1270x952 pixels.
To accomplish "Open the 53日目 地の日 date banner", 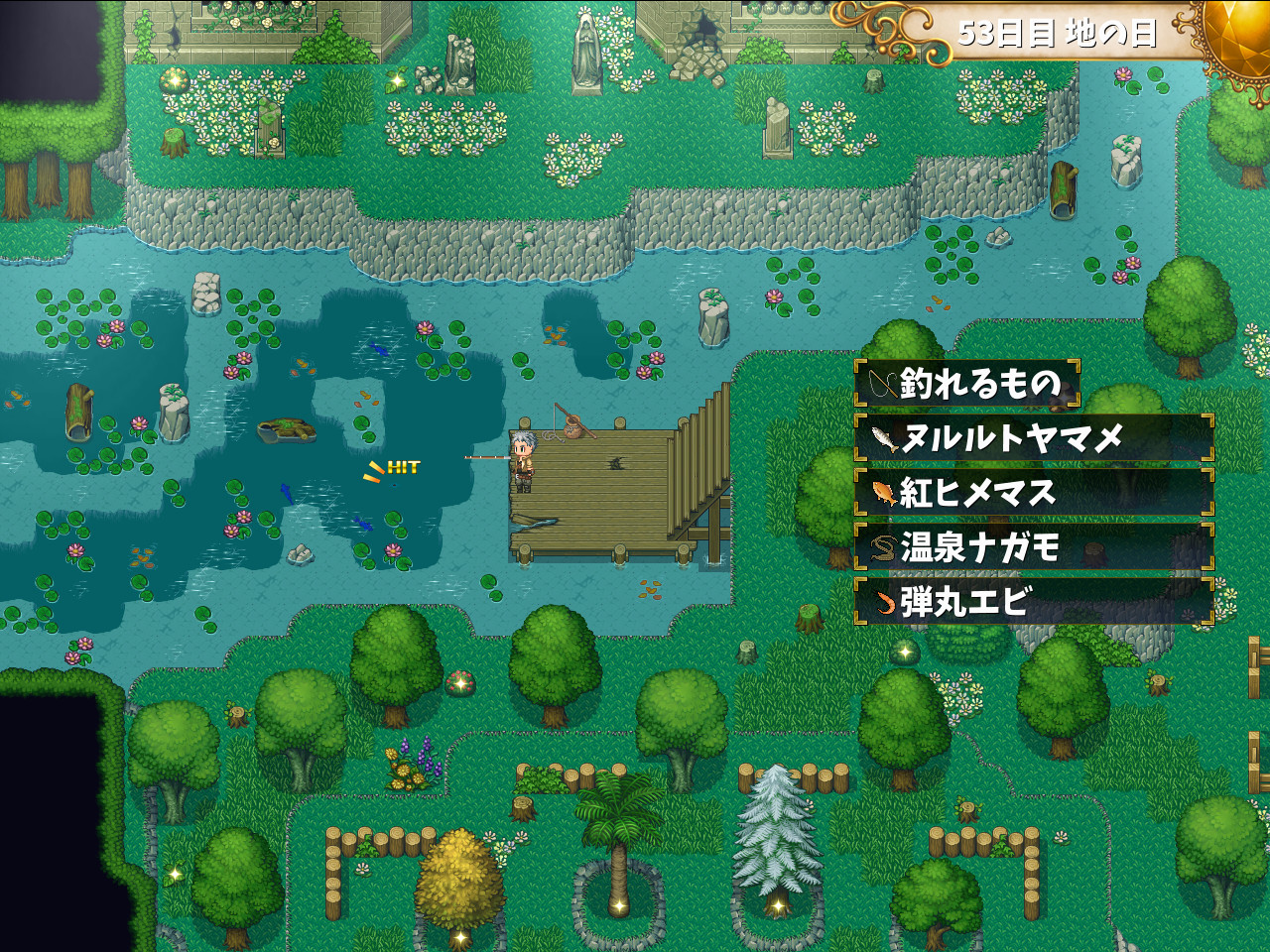I will (1060, 30).
